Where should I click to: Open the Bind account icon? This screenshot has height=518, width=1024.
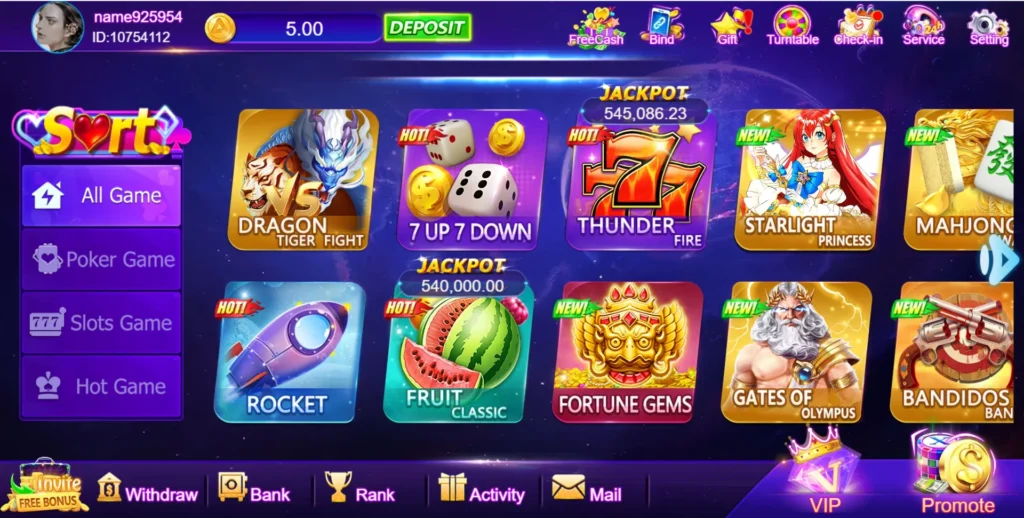point(661,26)
